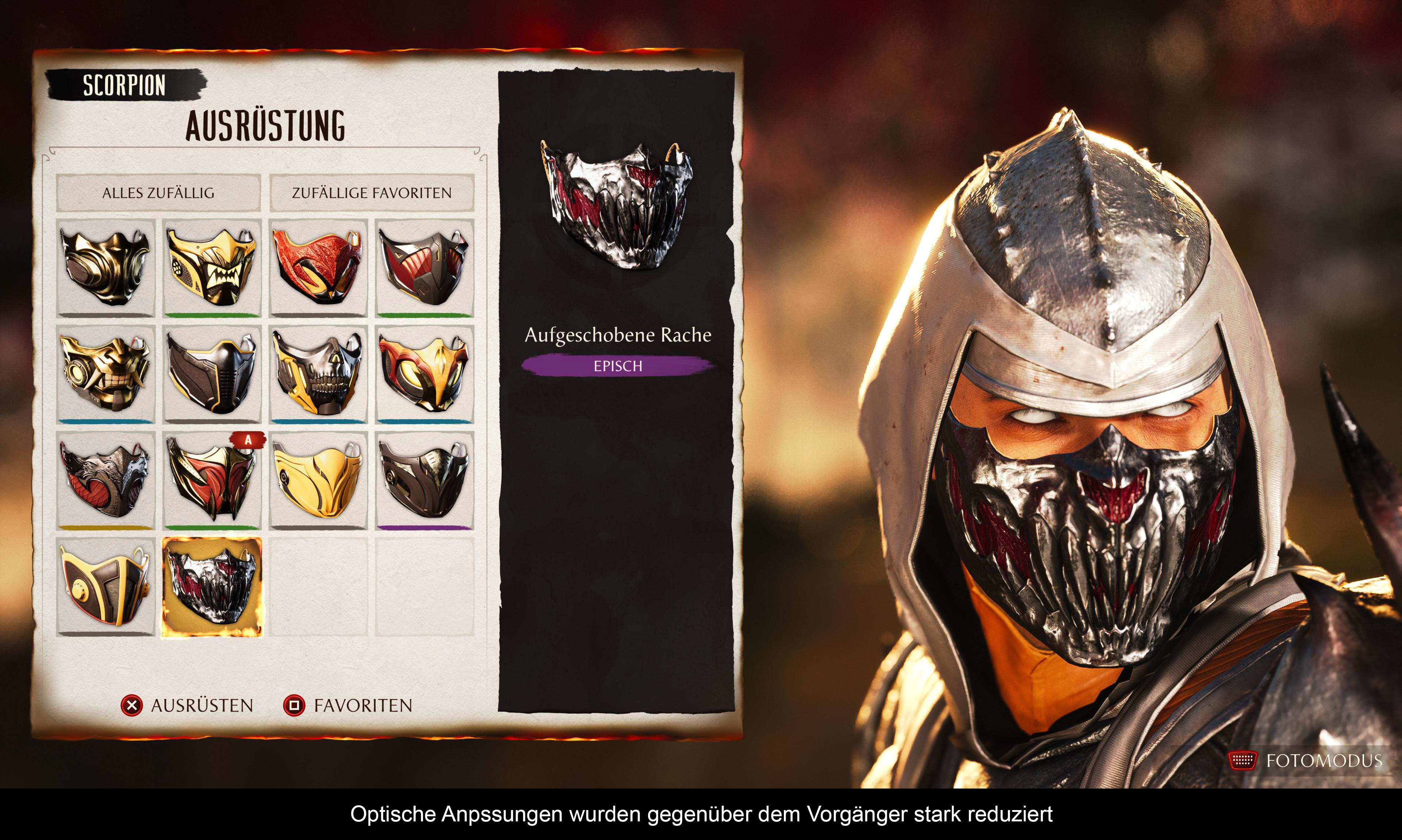
Task: Select the dark grey mask with vent slits
Action: [212, 373]
